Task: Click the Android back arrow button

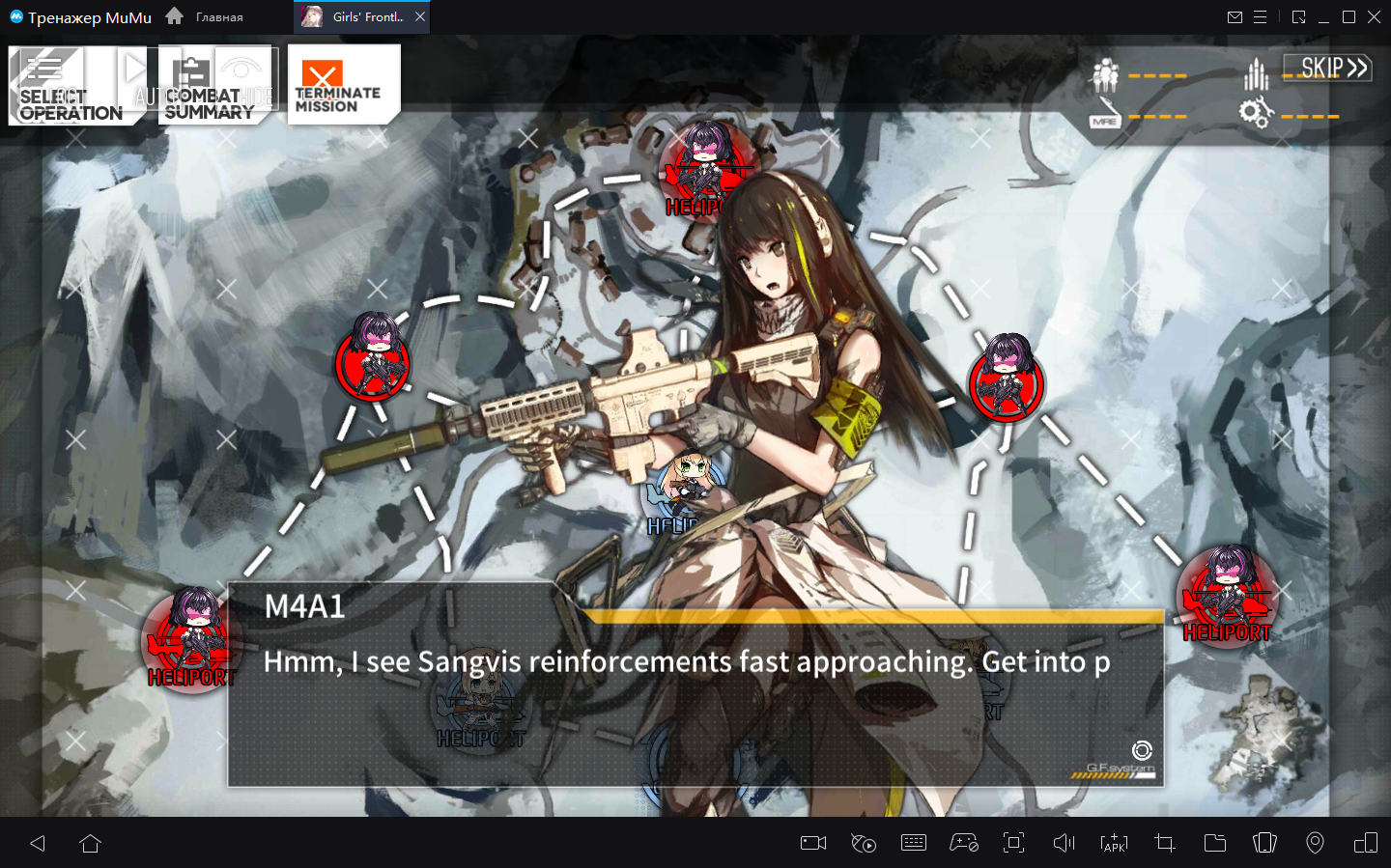Action: [x=39, y=843]
